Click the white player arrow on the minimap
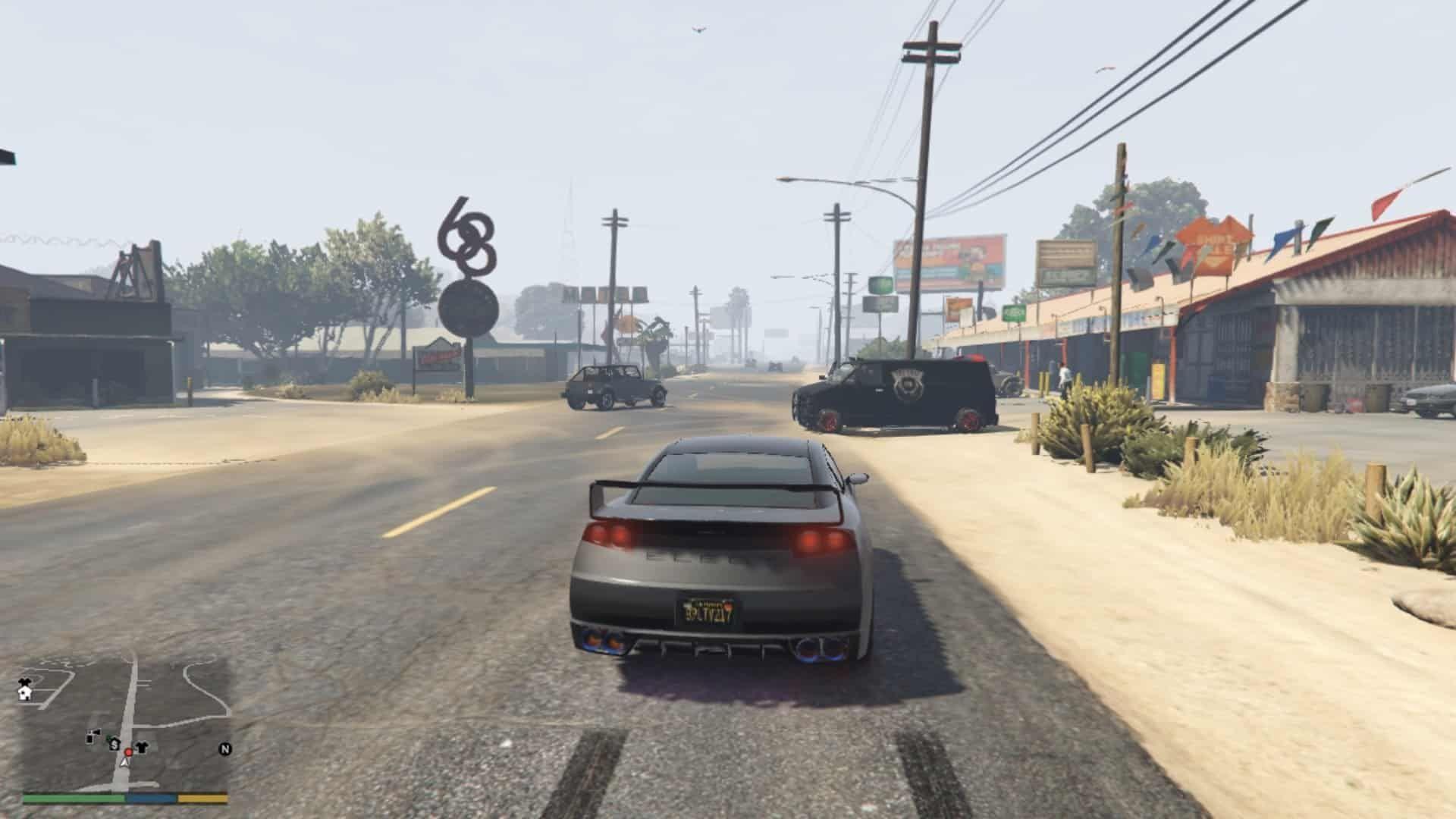Screen dimensions: 1456x819 point(124,763)
